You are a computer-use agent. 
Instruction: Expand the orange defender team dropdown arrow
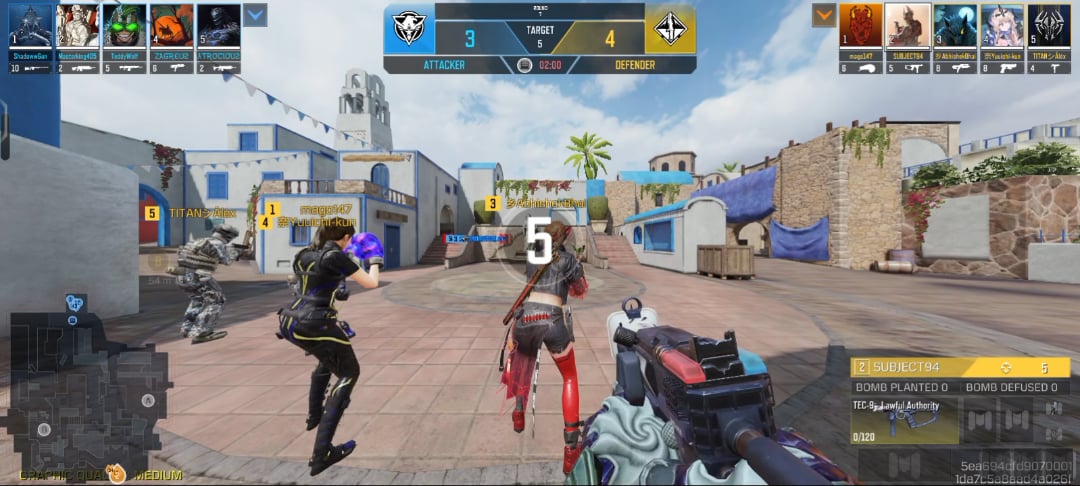824,15
